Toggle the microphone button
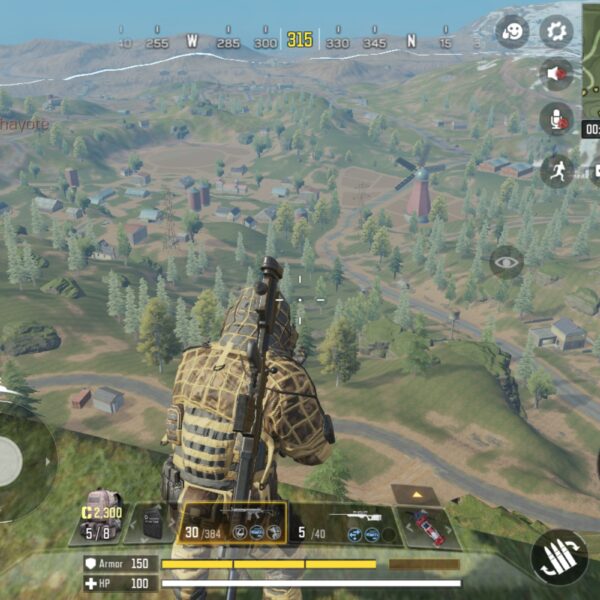The image size is (600, 600). (x=556, y=120)
